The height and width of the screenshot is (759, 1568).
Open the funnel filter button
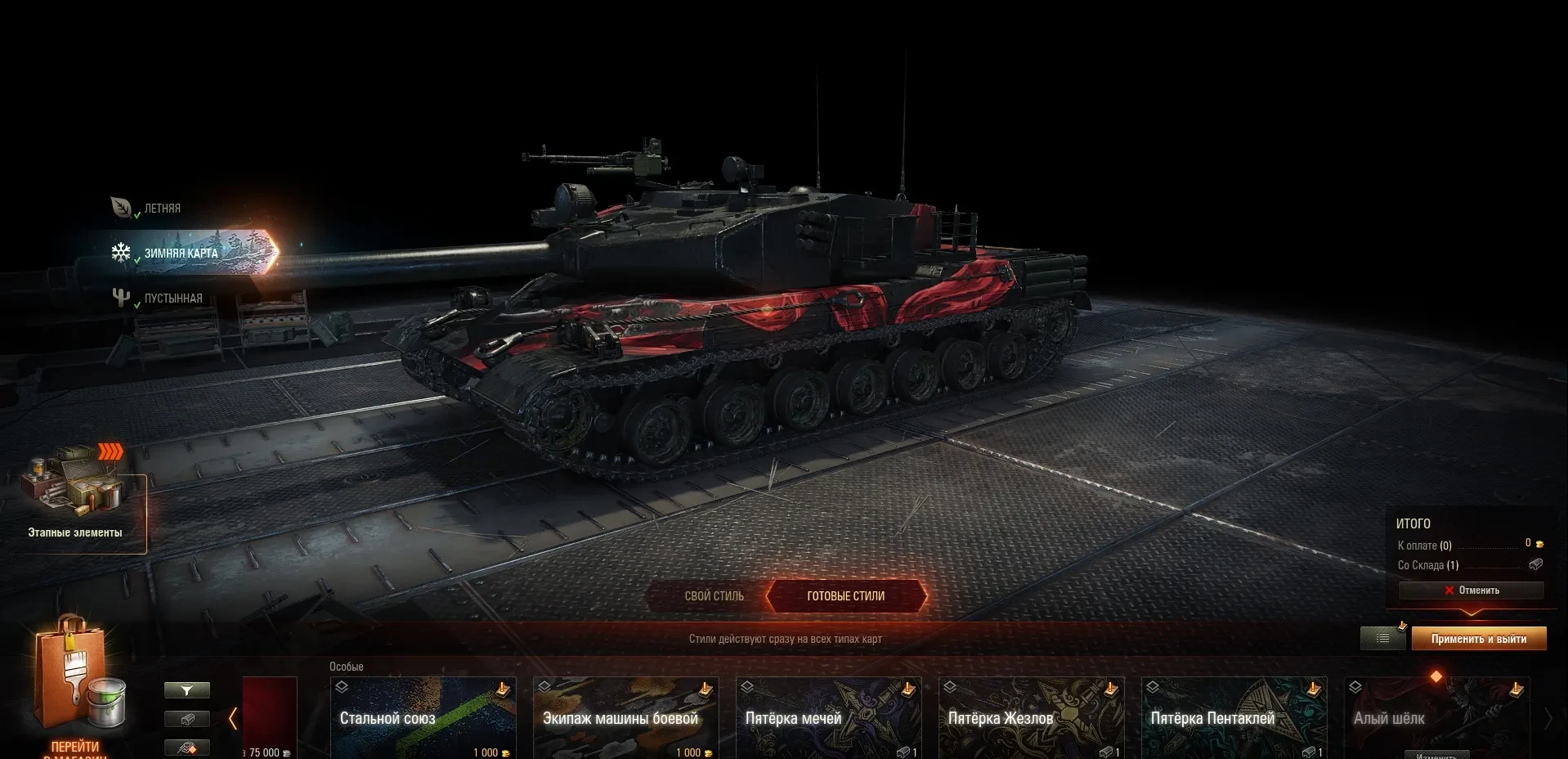[x=187, y=691]
